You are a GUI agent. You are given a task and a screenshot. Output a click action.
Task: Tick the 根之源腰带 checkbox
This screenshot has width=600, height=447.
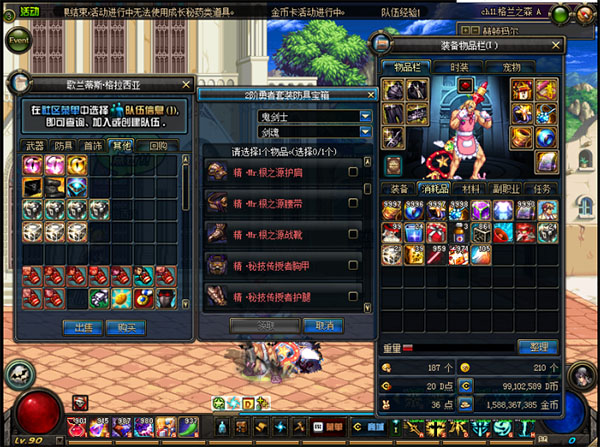pyautogui.click(x=352, y=204)
